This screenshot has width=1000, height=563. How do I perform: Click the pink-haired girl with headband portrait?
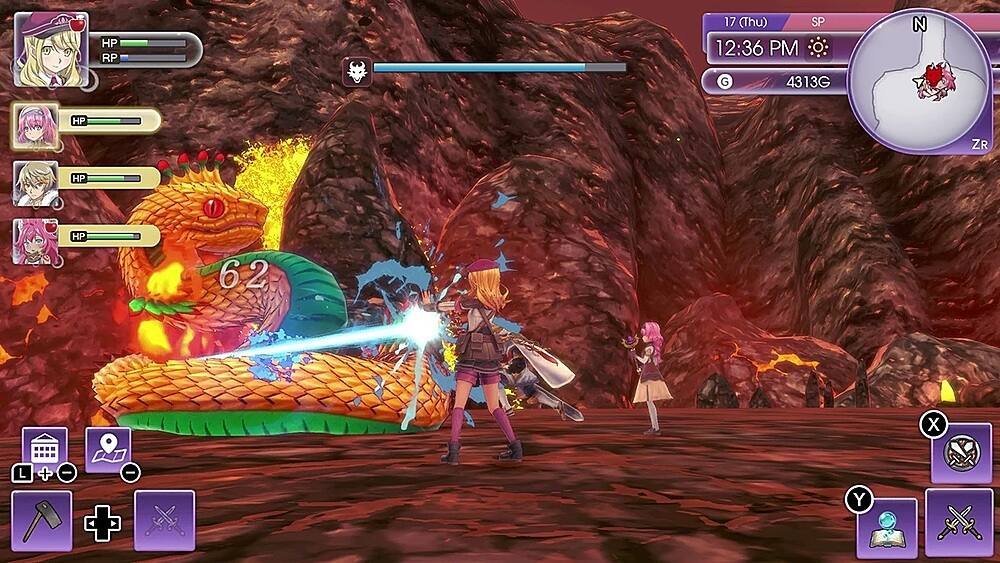(x=35, y=125)
